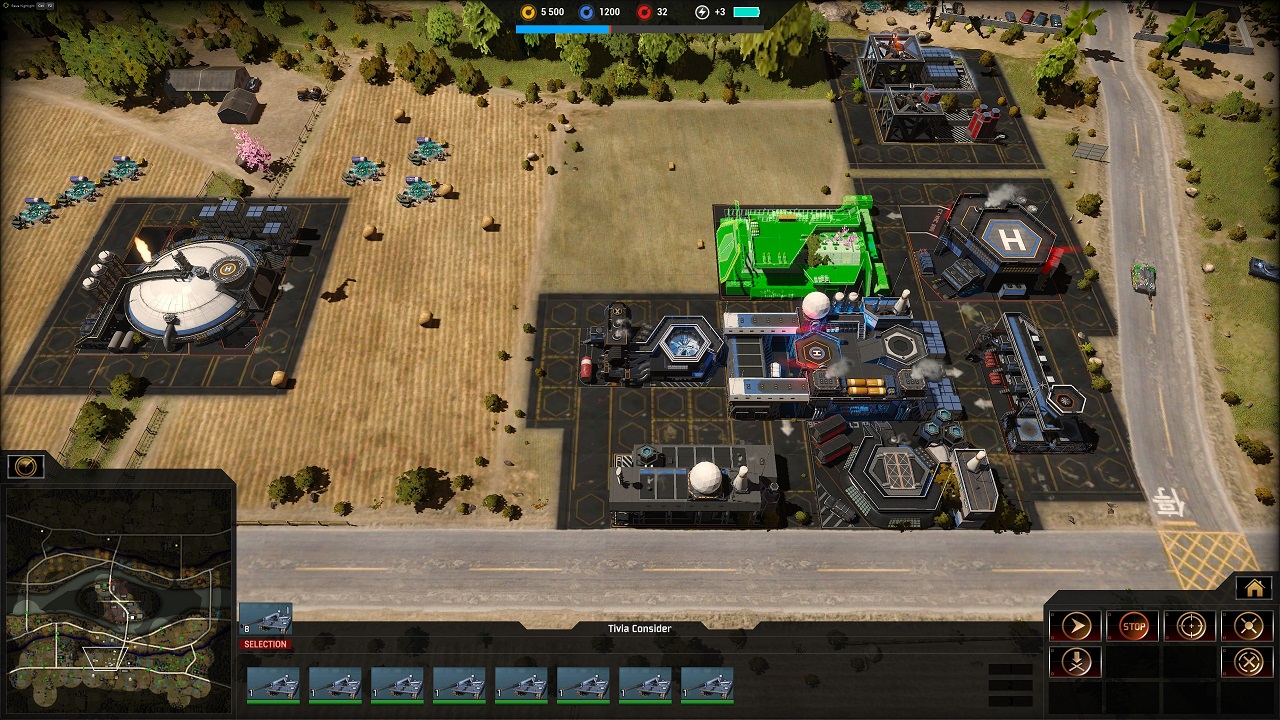Click the unload command icon with down arrow
Screen dimensions: 1280x720
click(x=1076, y=662)
